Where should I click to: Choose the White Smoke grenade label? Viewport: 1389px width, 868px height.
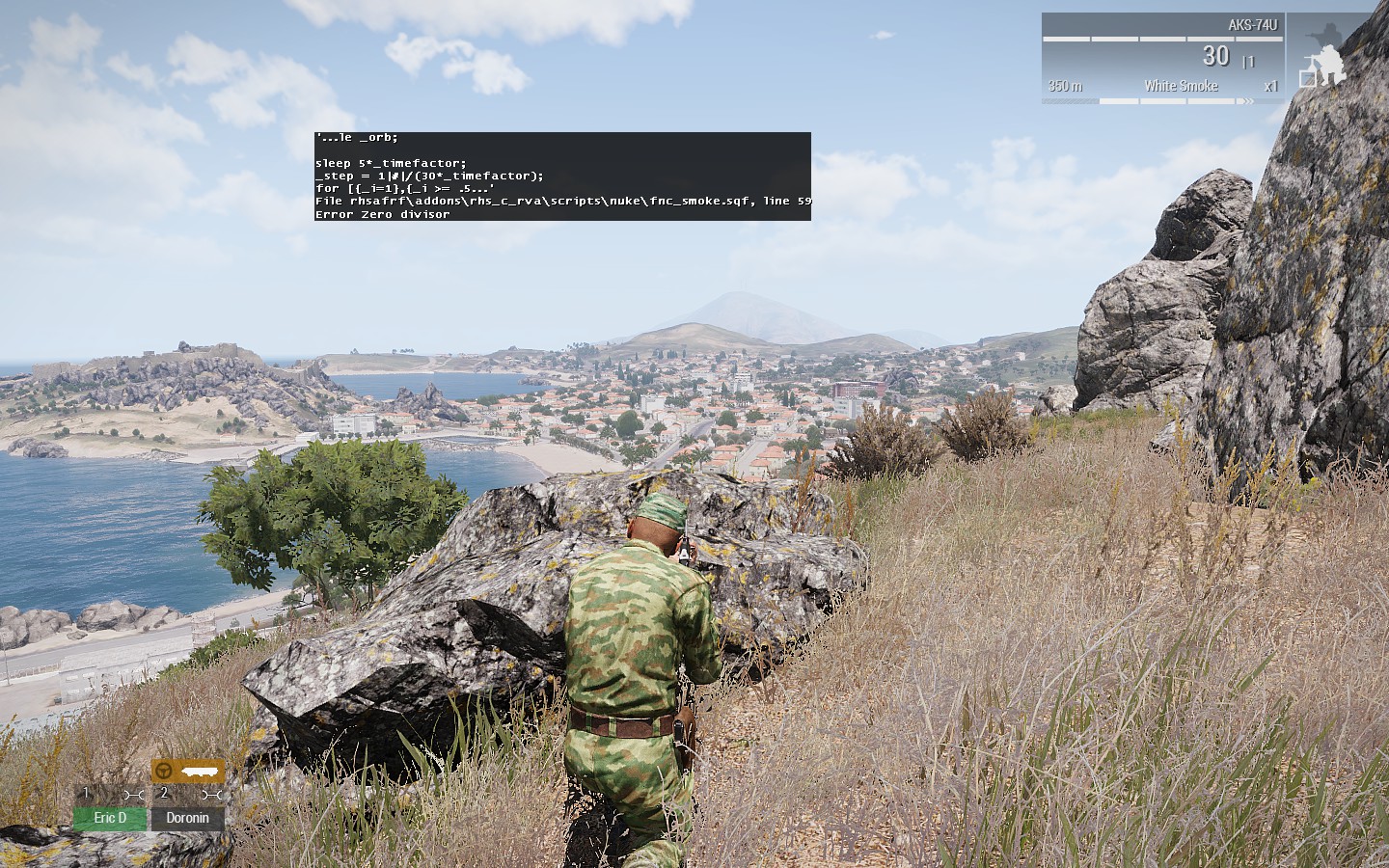click(x=1181, y=86)
